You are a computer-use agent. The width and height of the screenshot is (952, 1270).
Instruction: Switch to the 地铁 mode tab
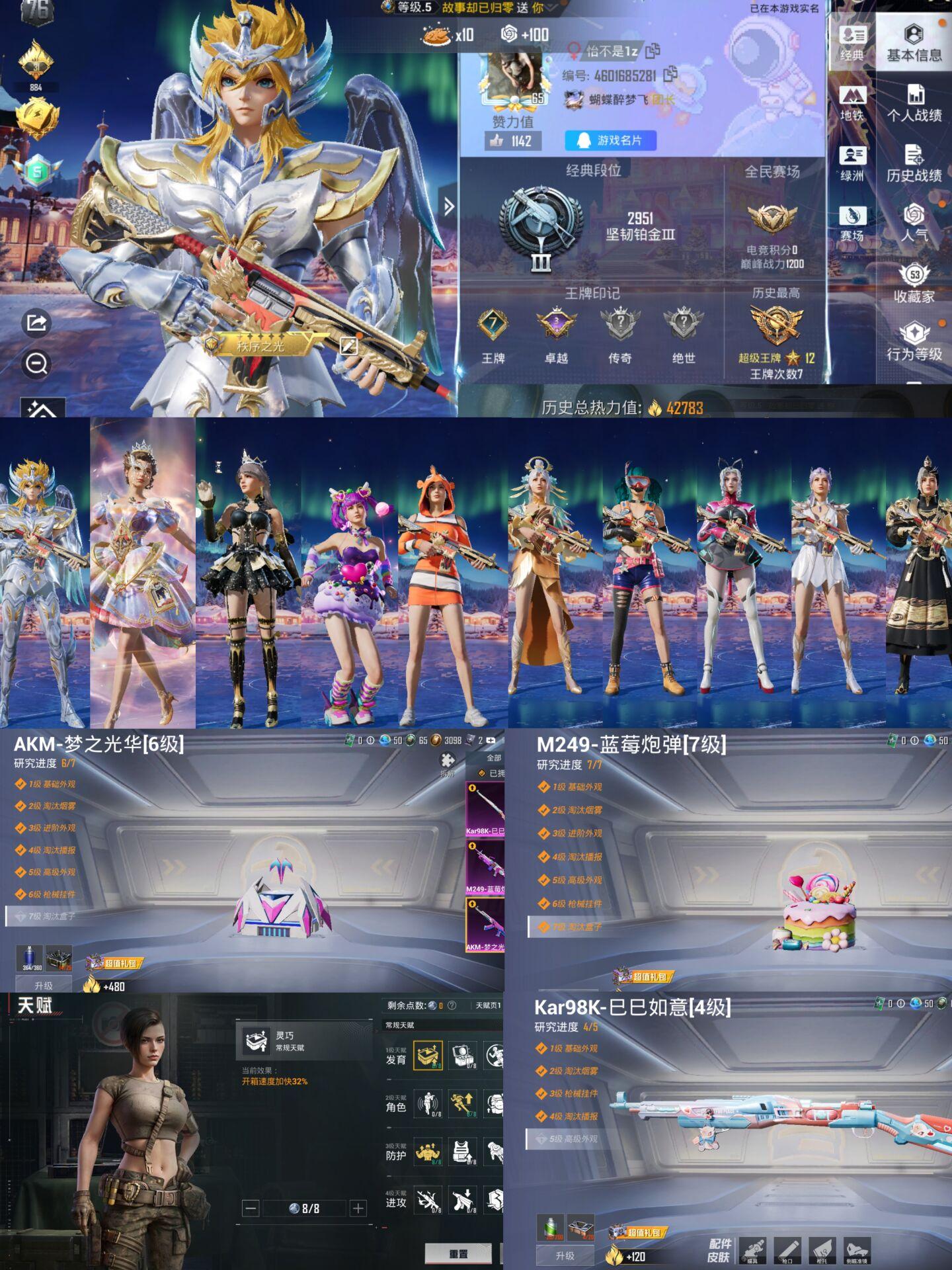tap(852, 103)
